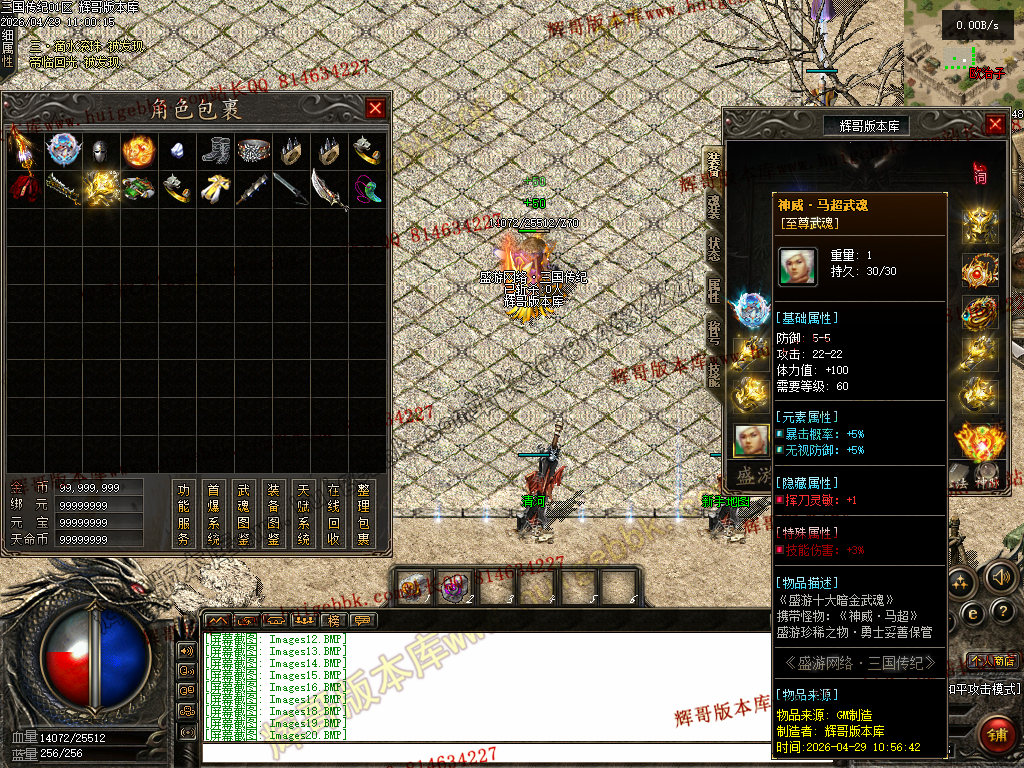Screen dimensions: 1024x768
Task: Switch to the 状态 tab
Action: (x=713, y=248)
